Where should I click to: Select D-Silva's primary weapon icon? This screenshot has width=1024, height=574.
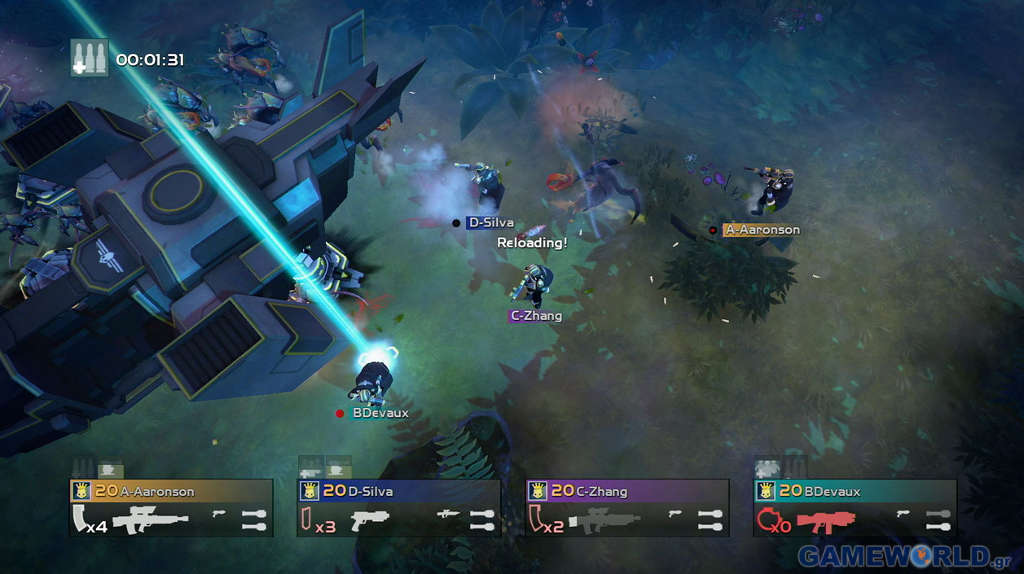(370, 519)
